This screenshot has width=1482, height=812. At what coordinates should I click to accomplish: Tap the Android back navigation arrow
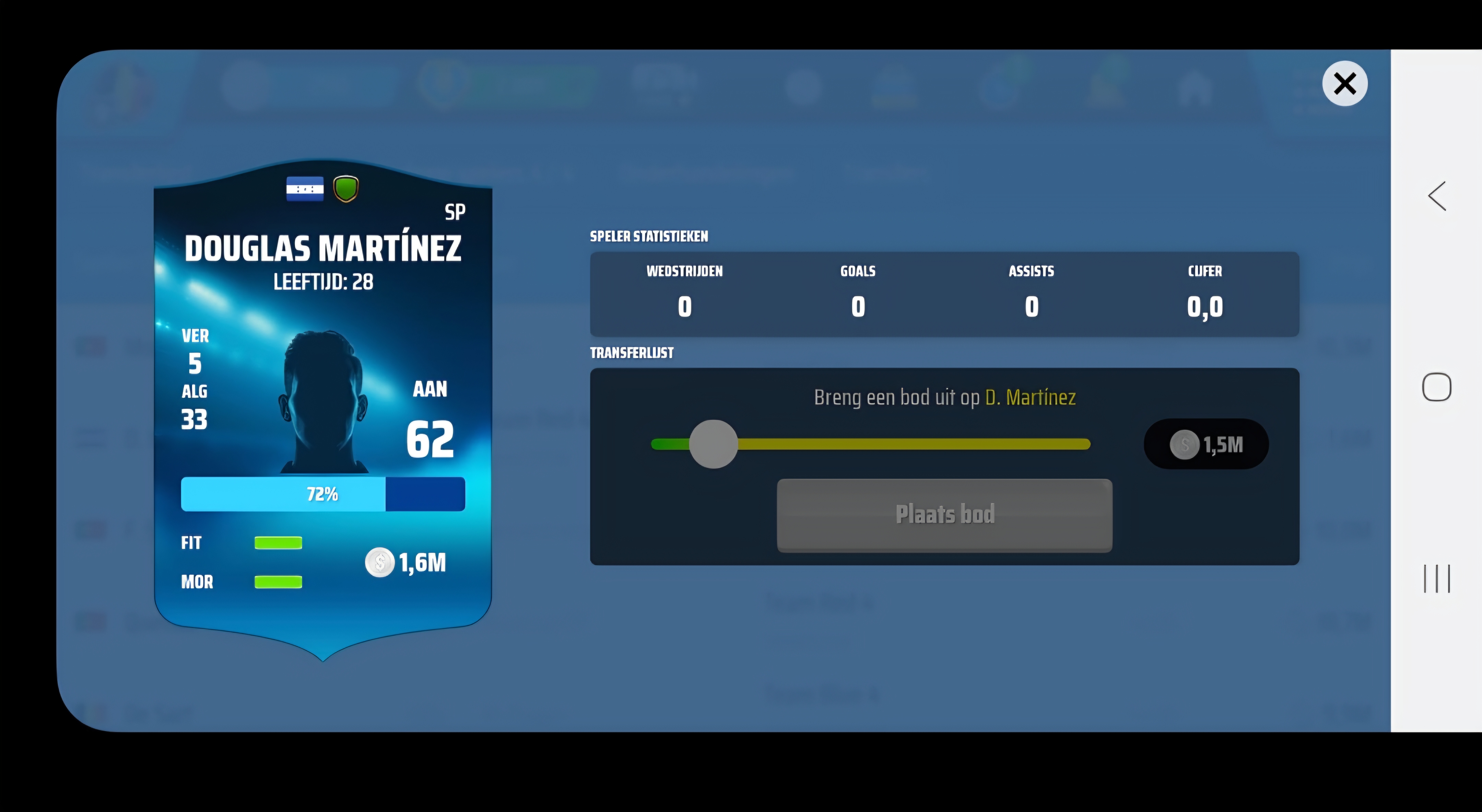(x=1437, y=197)
